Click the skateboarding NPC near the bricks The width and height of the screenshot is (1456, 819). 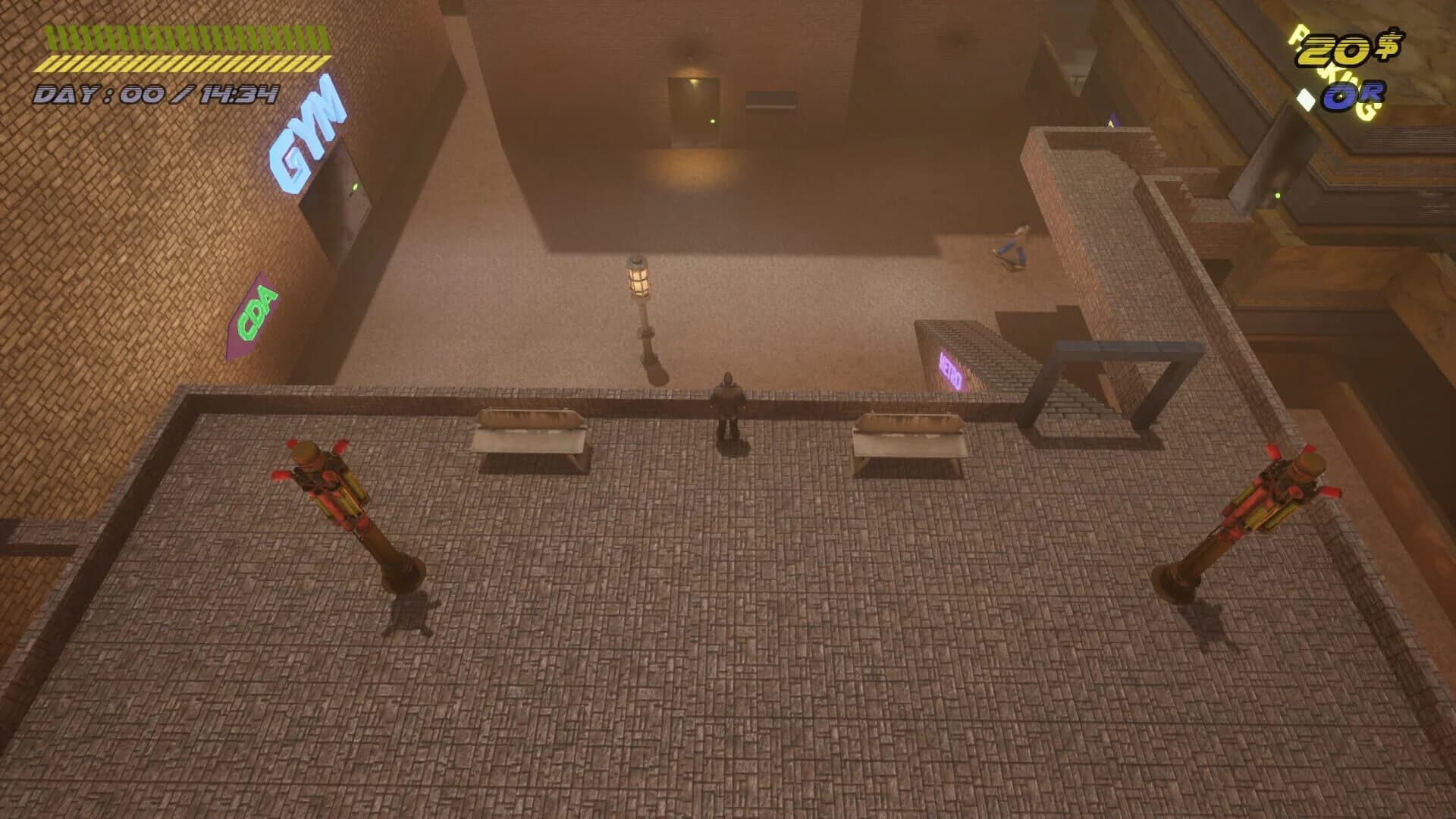coord(1016,243)
